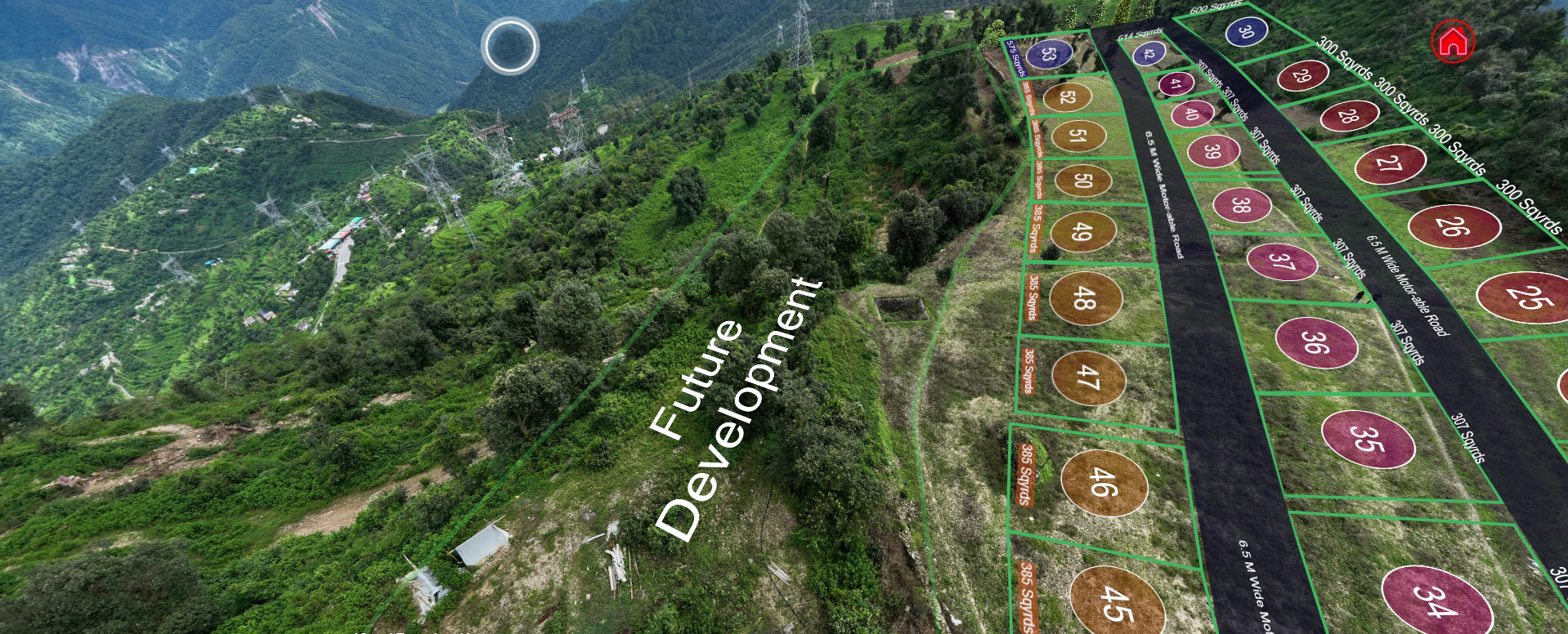Select the blue plot 30 marker

tap(1246, 31)
